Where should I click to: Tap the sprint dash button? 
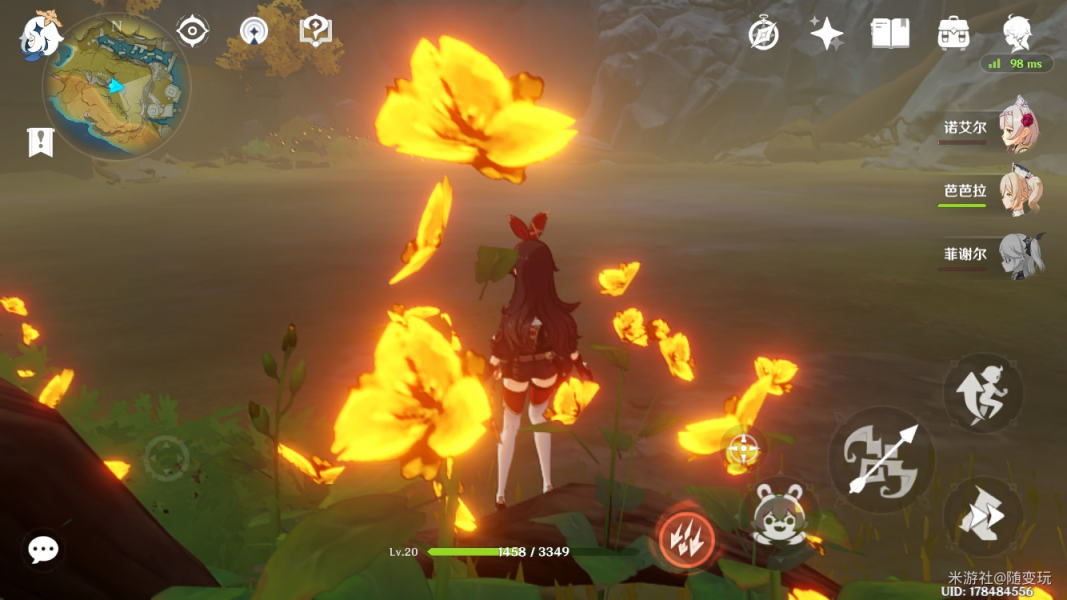tap(982, 516)
